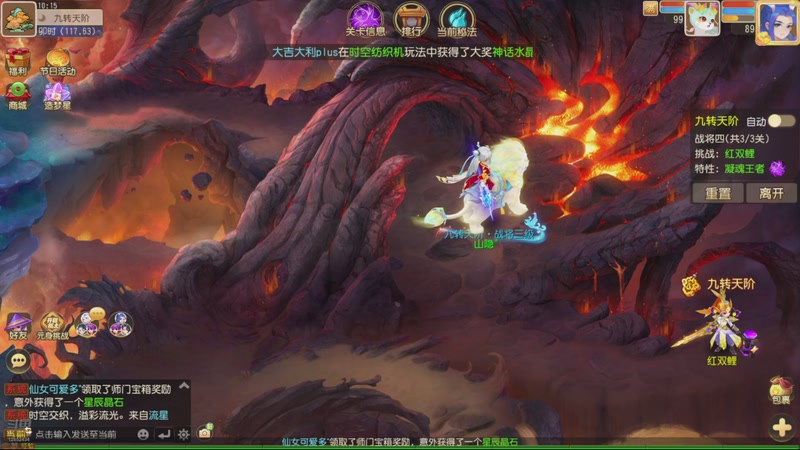Viewport: 800px width, 450px height.
Task: Take a screenshot with camera icon
Action: coord(205,432)
